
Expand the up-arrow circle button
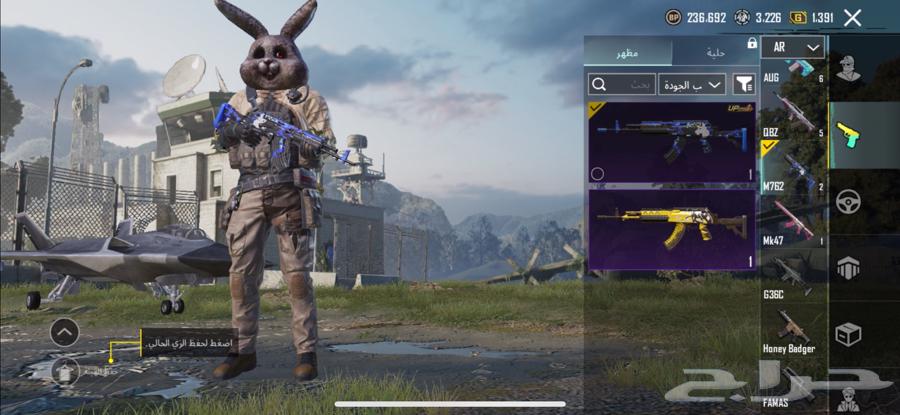[x=64, y=331]
